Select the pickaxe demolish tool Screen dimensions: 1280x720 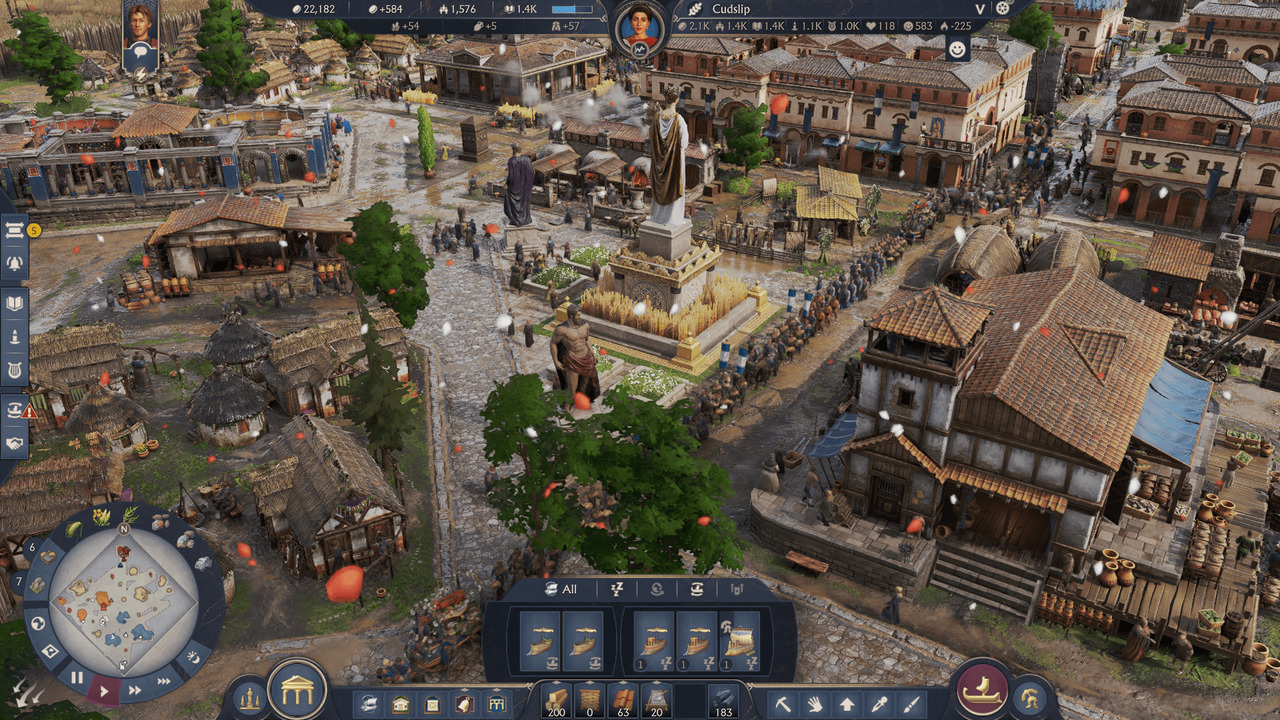tap(784, 704)
